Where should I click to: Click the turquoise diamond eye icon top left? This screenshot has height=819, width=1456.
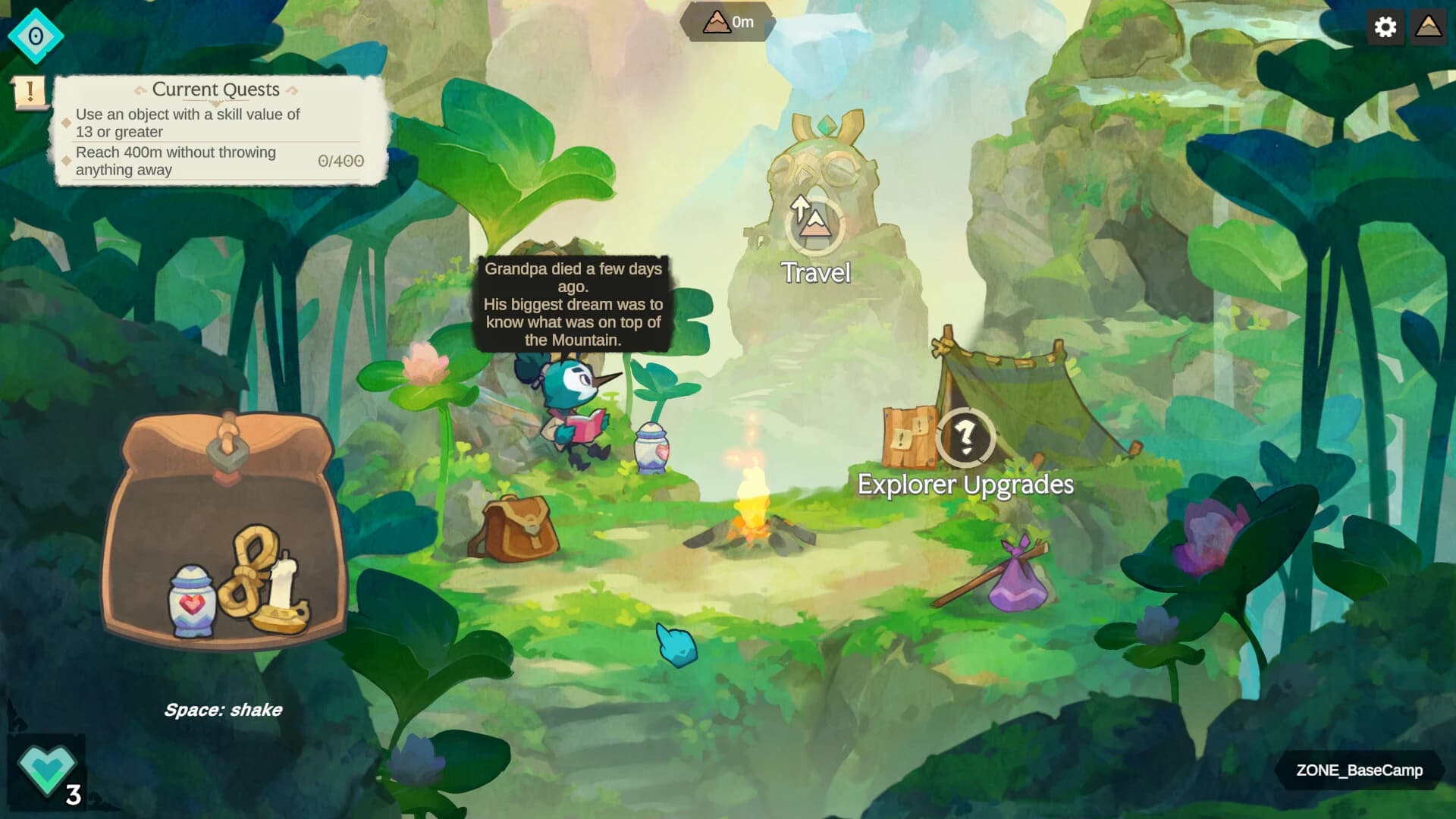35,34
